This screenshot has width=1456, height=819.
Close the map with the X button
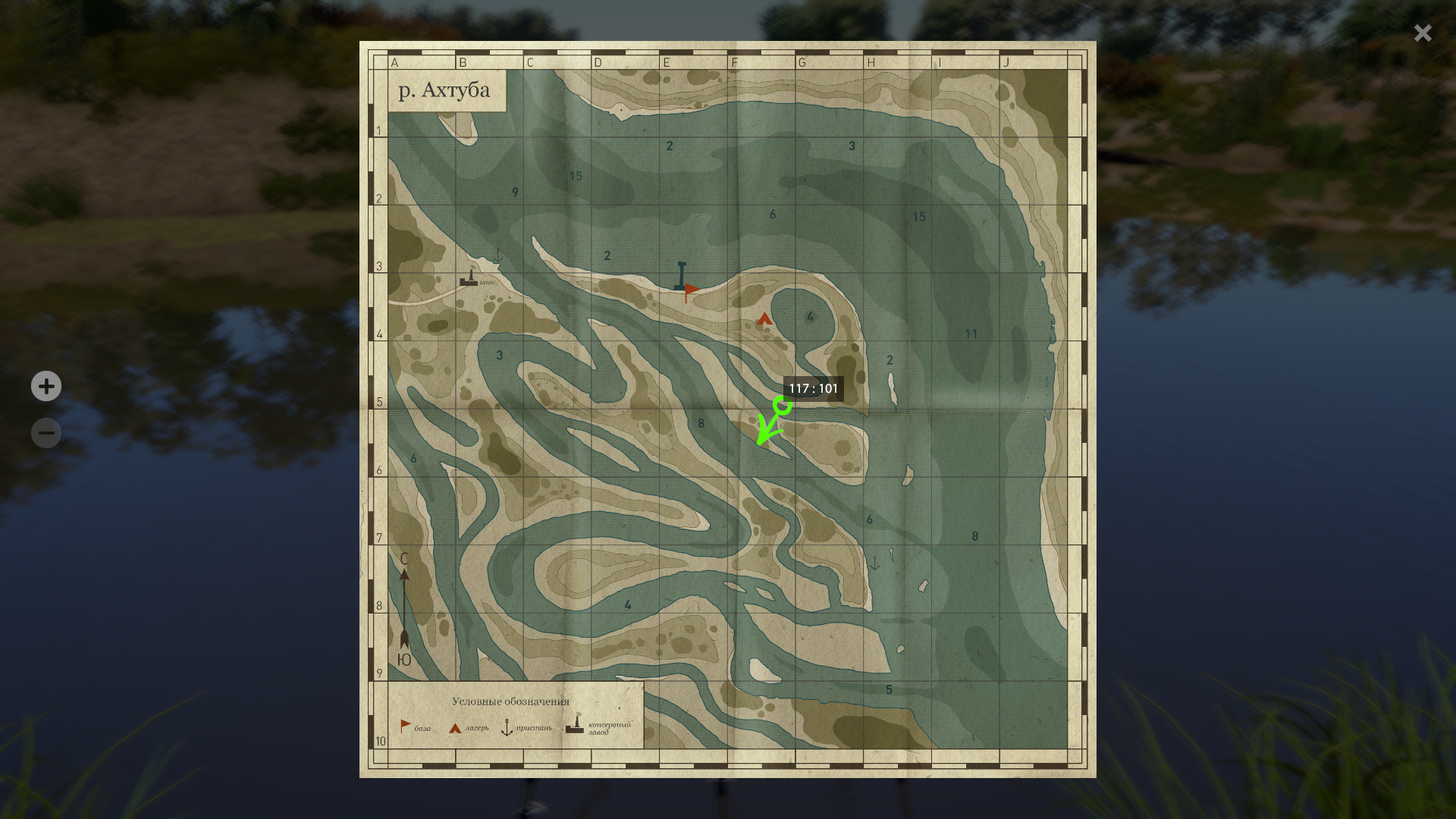(x=1422, y=33)
